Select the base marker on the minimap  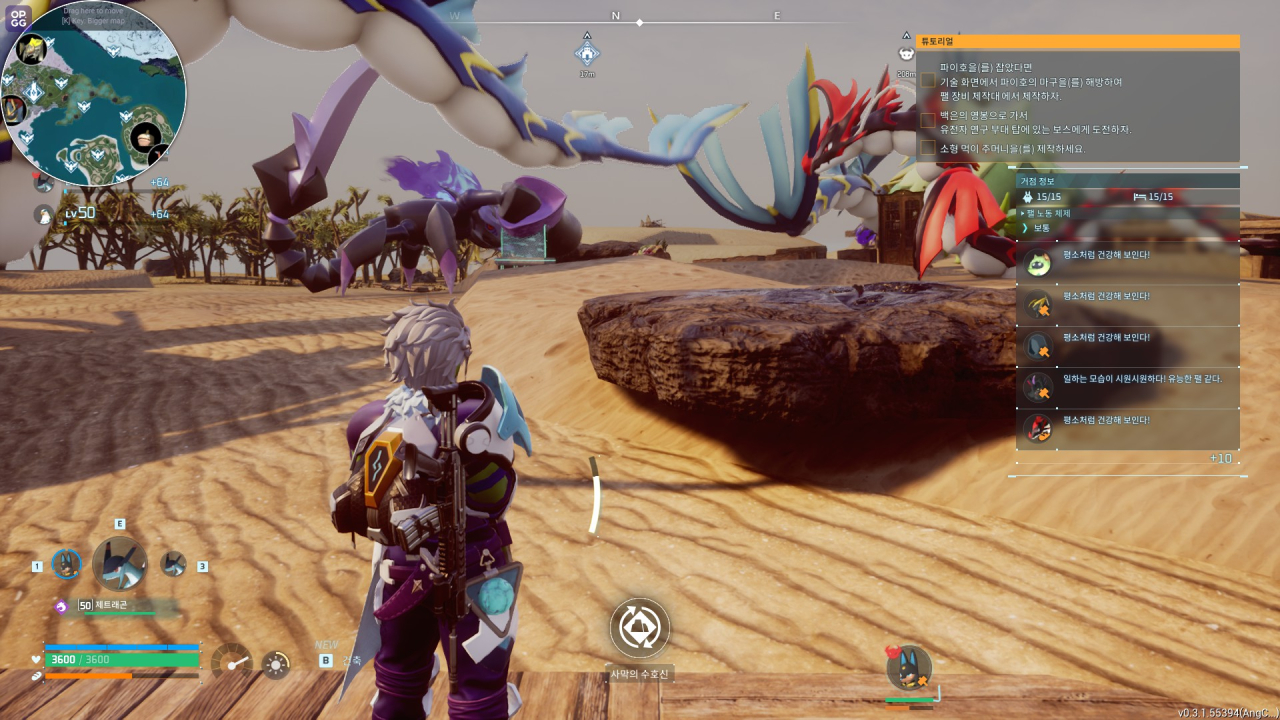(34, 92)
